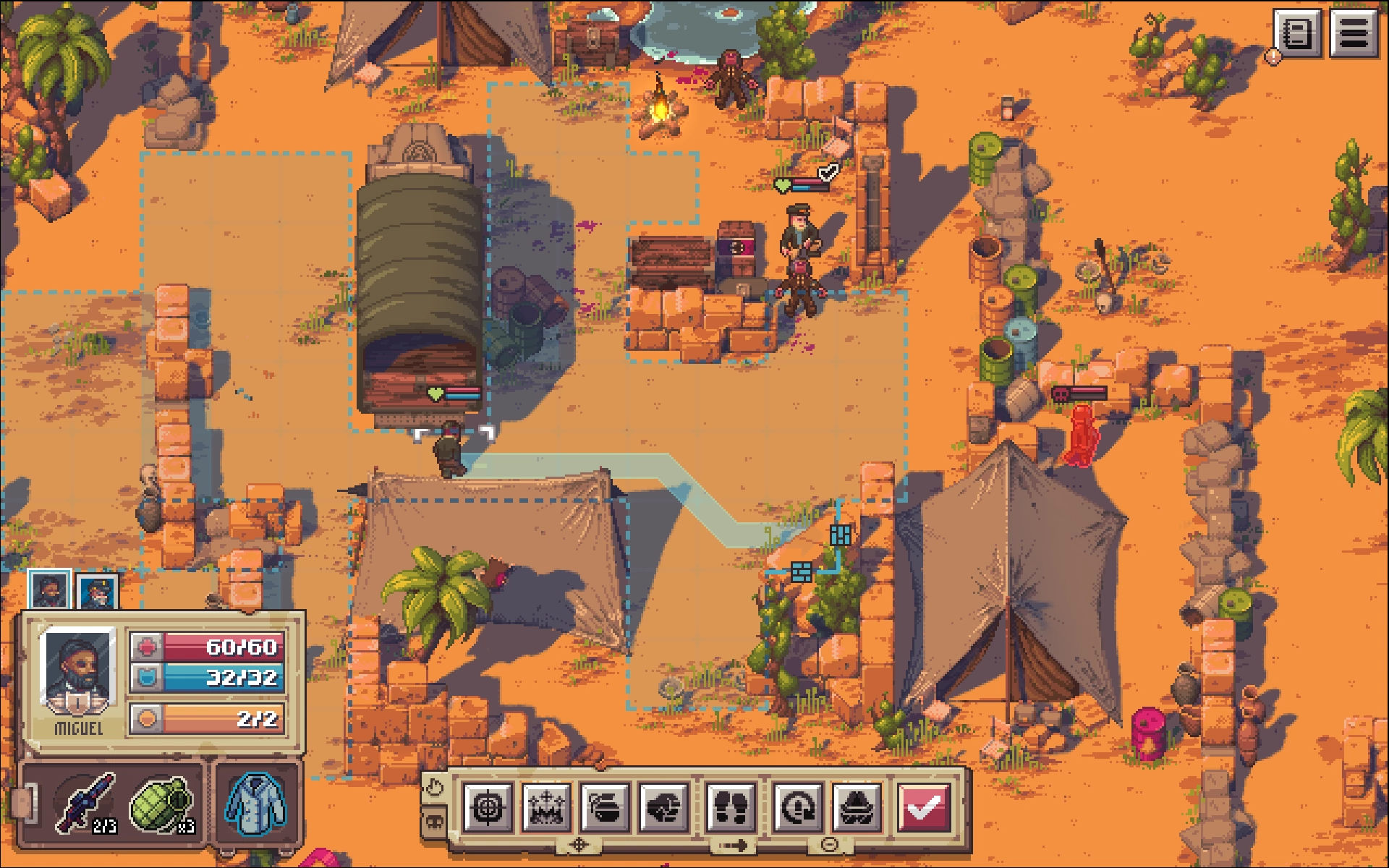1389x868 pixels.
Task: Activate the crosshair aimed shot ability
Action: [x=488, y=807]
